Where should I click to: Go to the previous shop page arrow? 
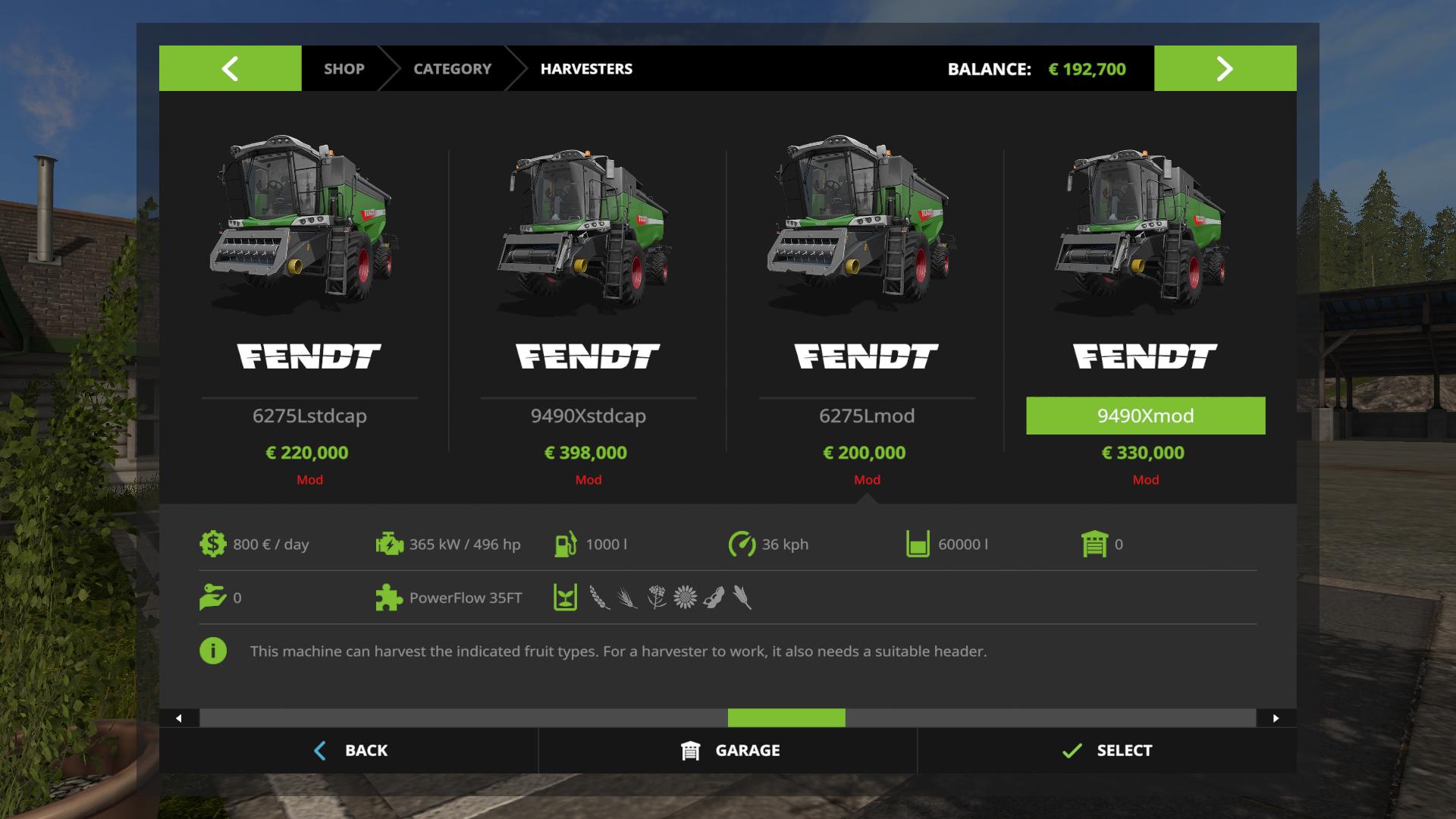point(230,68)
